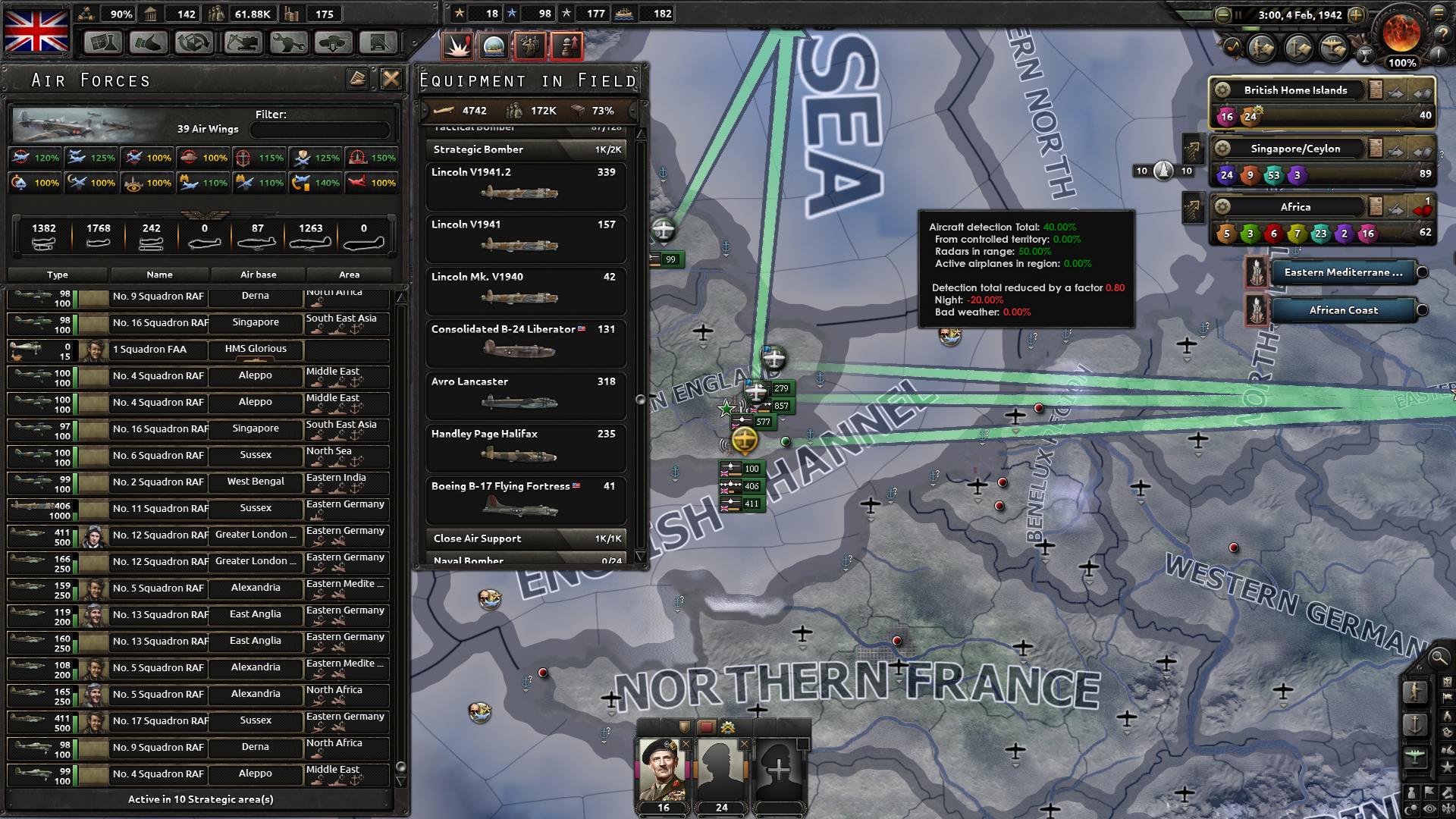This screenshot has height=819, width=1456.
Task: Mute the radio music note toggle
Action: click(1232, 48)
